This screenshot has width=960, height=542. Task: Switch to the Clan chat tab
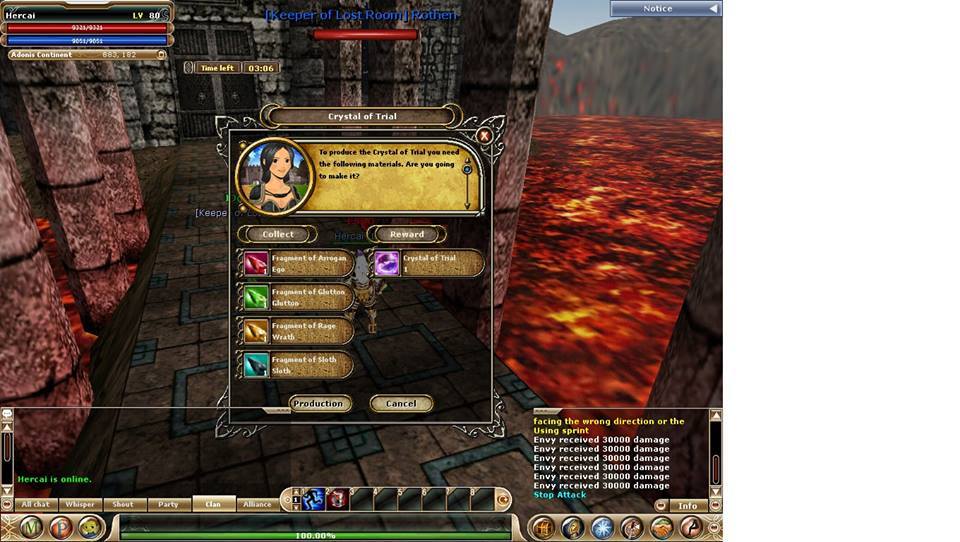tap(213, 505)
